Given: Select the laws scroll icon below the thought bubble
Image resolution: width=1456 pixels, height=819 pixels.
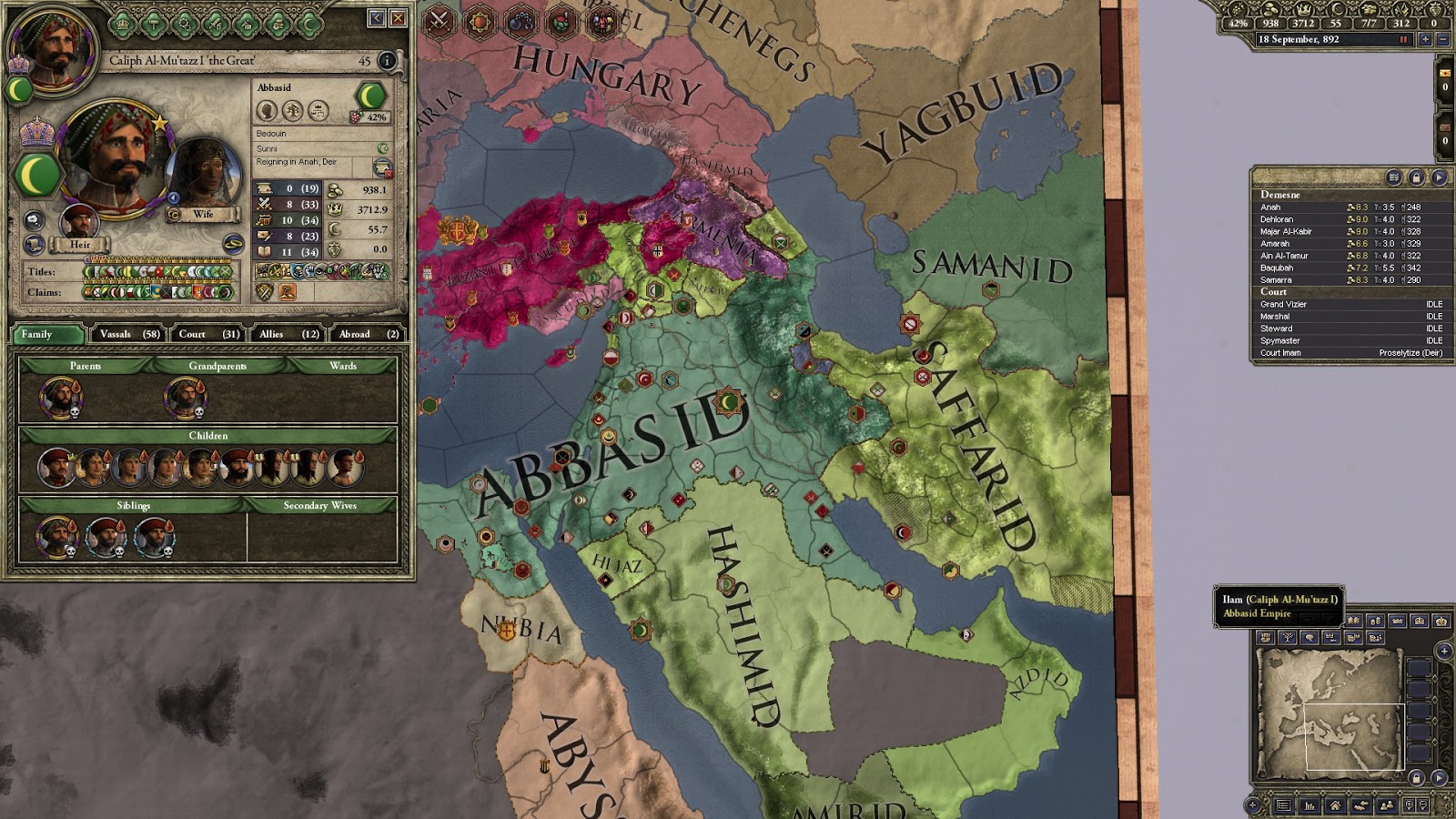Looking at the screenshot, I should pos(32,246).
